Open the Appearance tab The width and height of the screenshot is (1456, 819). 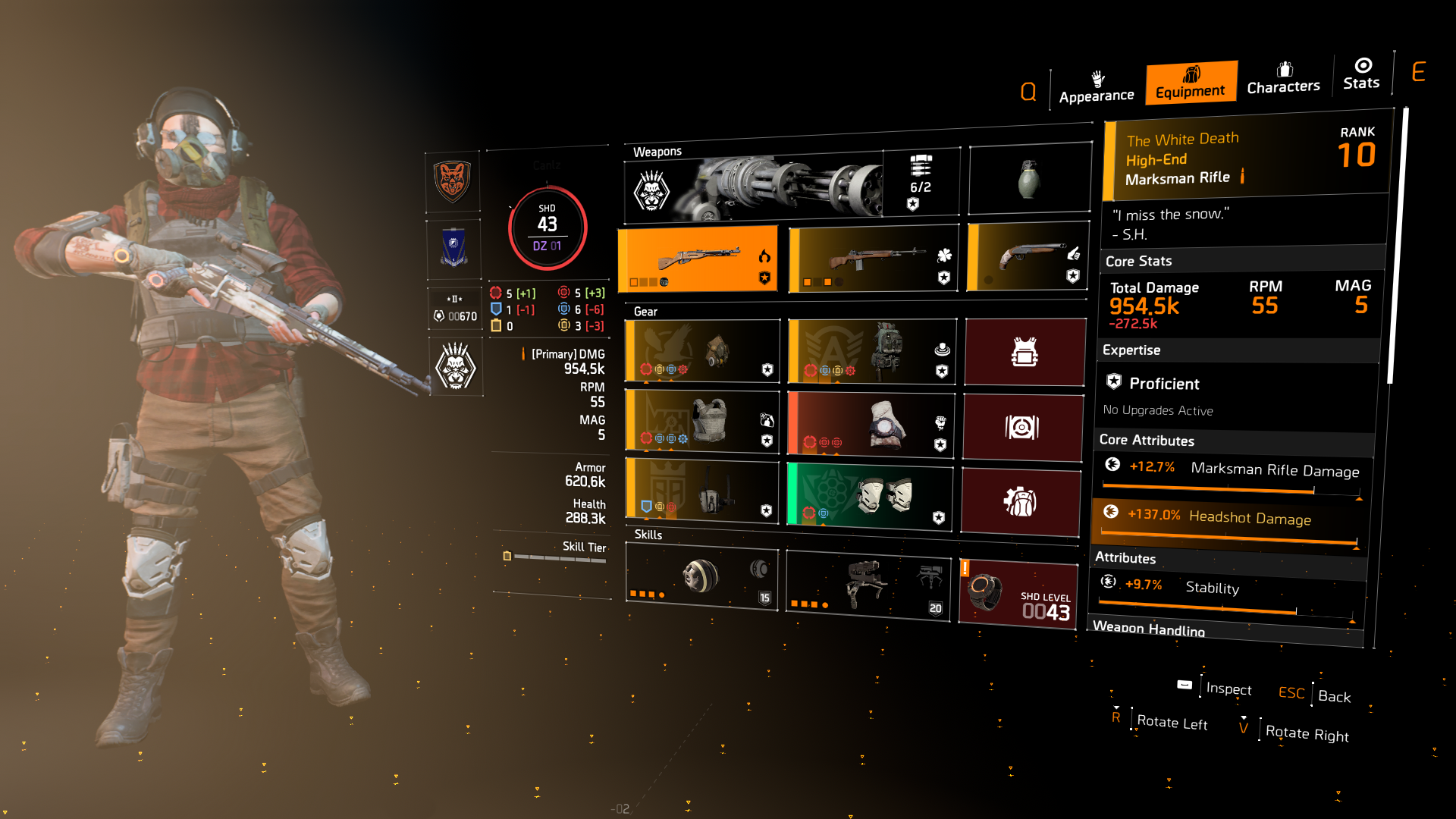coord(1096,87)
